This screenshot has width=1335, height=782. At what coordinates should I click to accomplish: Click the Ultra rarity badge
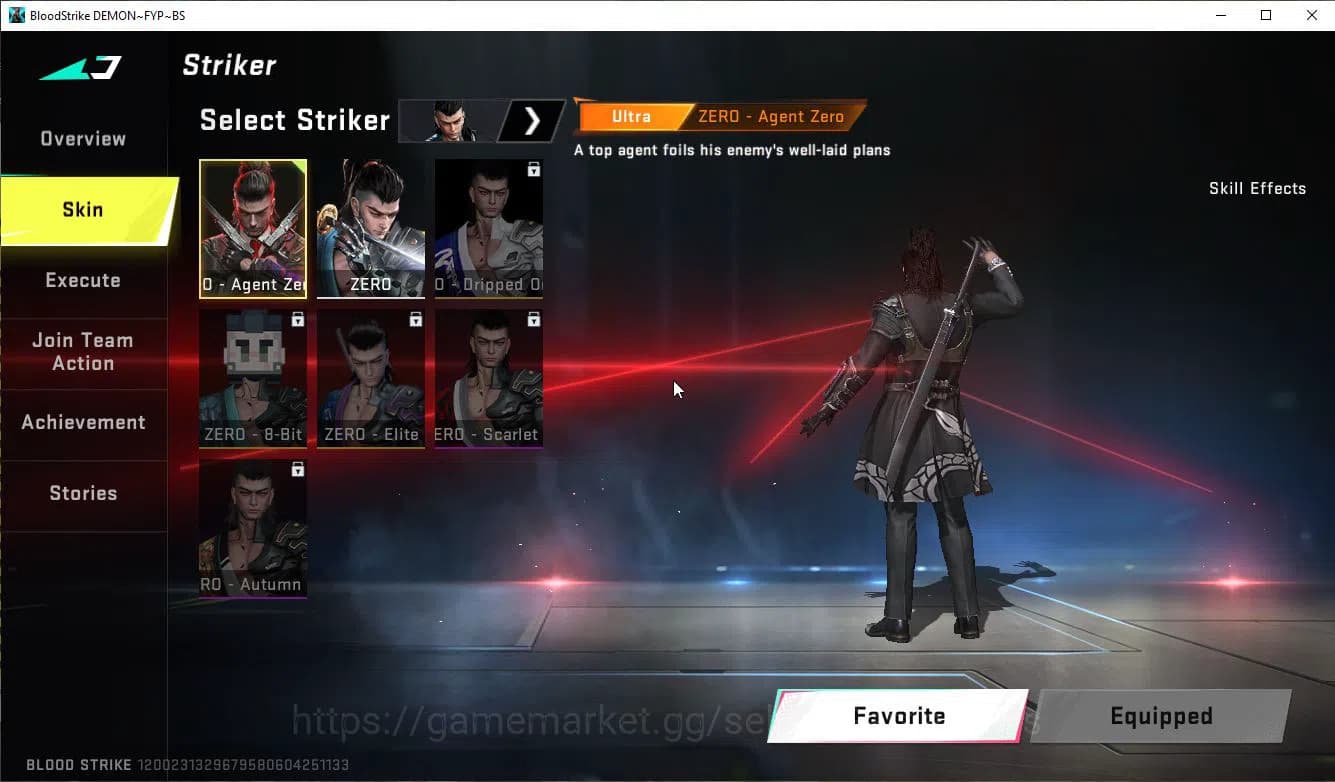click(630, 116)
